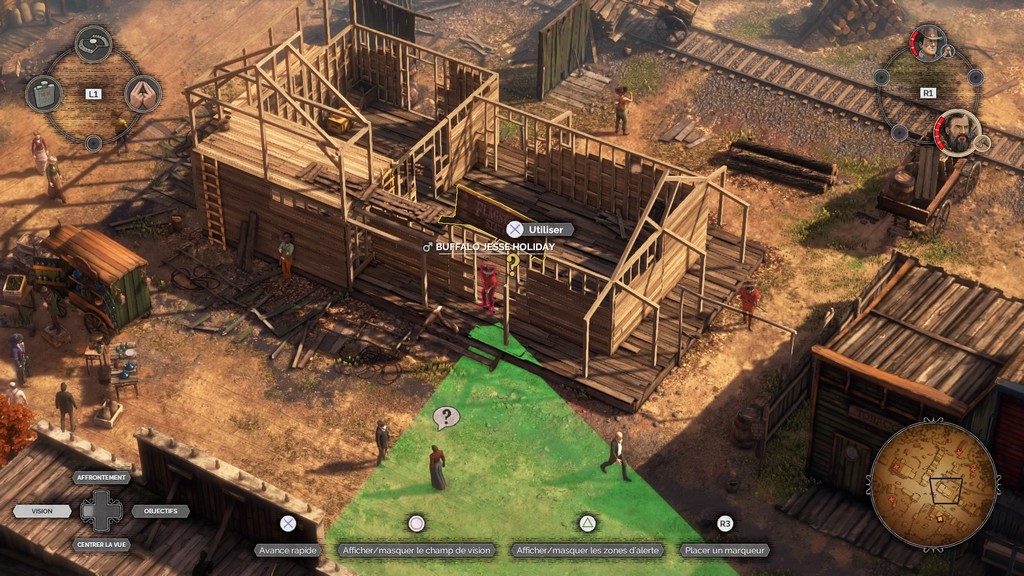This screenshot has width=1024, height=576.
Task: Click the Affrontement label
Action: (101, 477)
